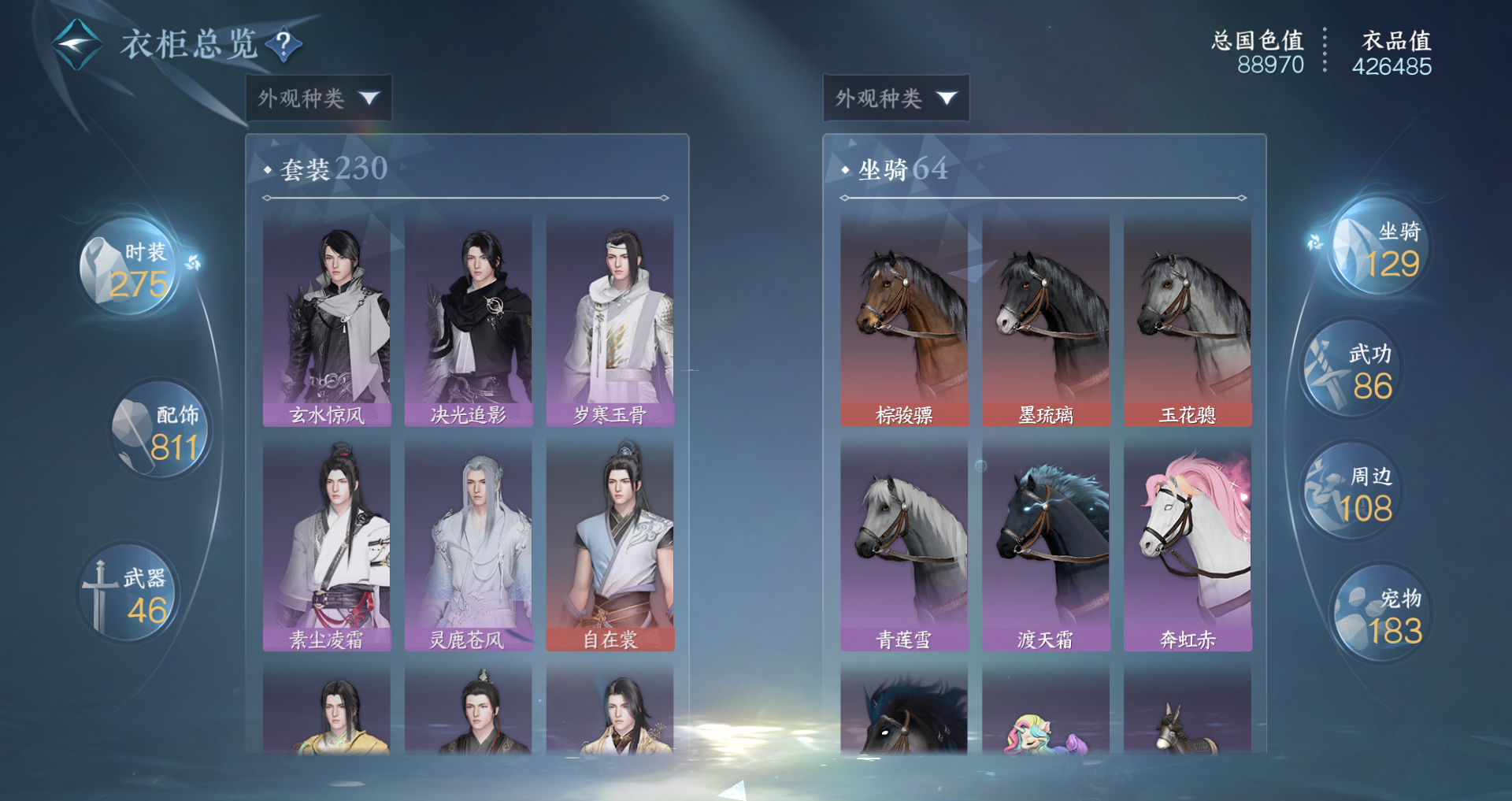This screenshot has height=801, width=1512.
Task: Select the 玄水惊风 outfit card
Action: pos(327,321)
